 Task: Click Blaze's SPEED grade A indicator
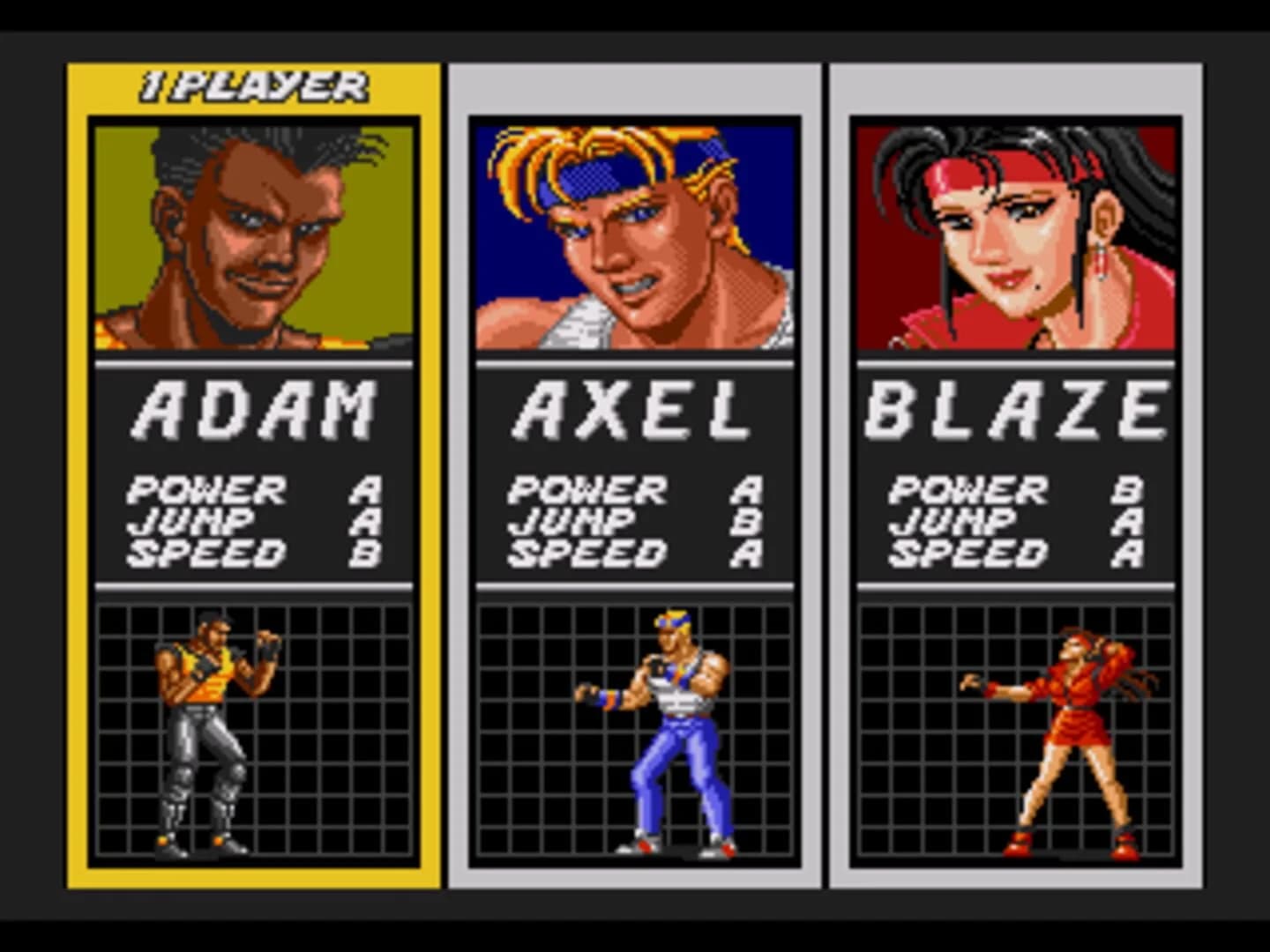pyautogui.click(x=1127, y=554)
